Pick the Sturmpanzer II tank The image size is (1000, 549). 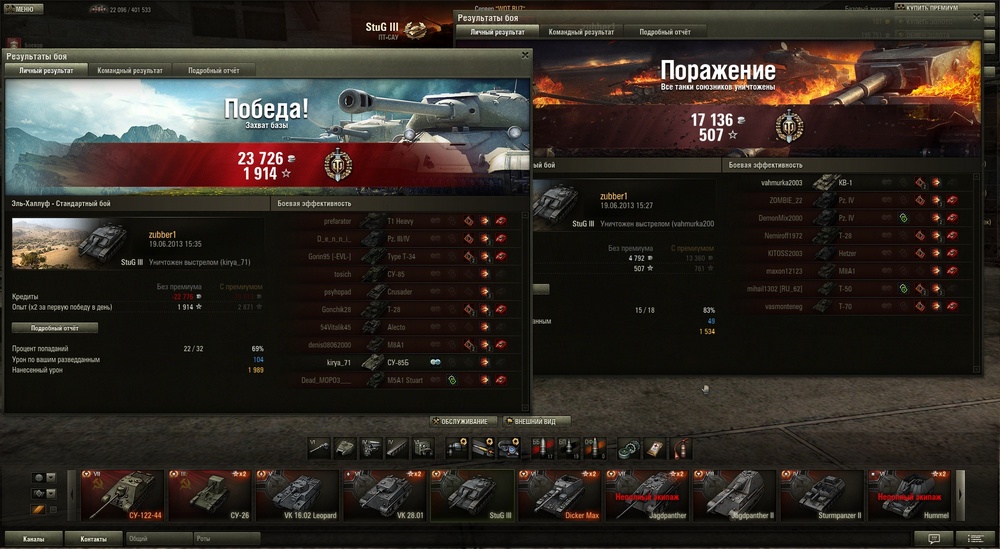(x=822, y=495)
